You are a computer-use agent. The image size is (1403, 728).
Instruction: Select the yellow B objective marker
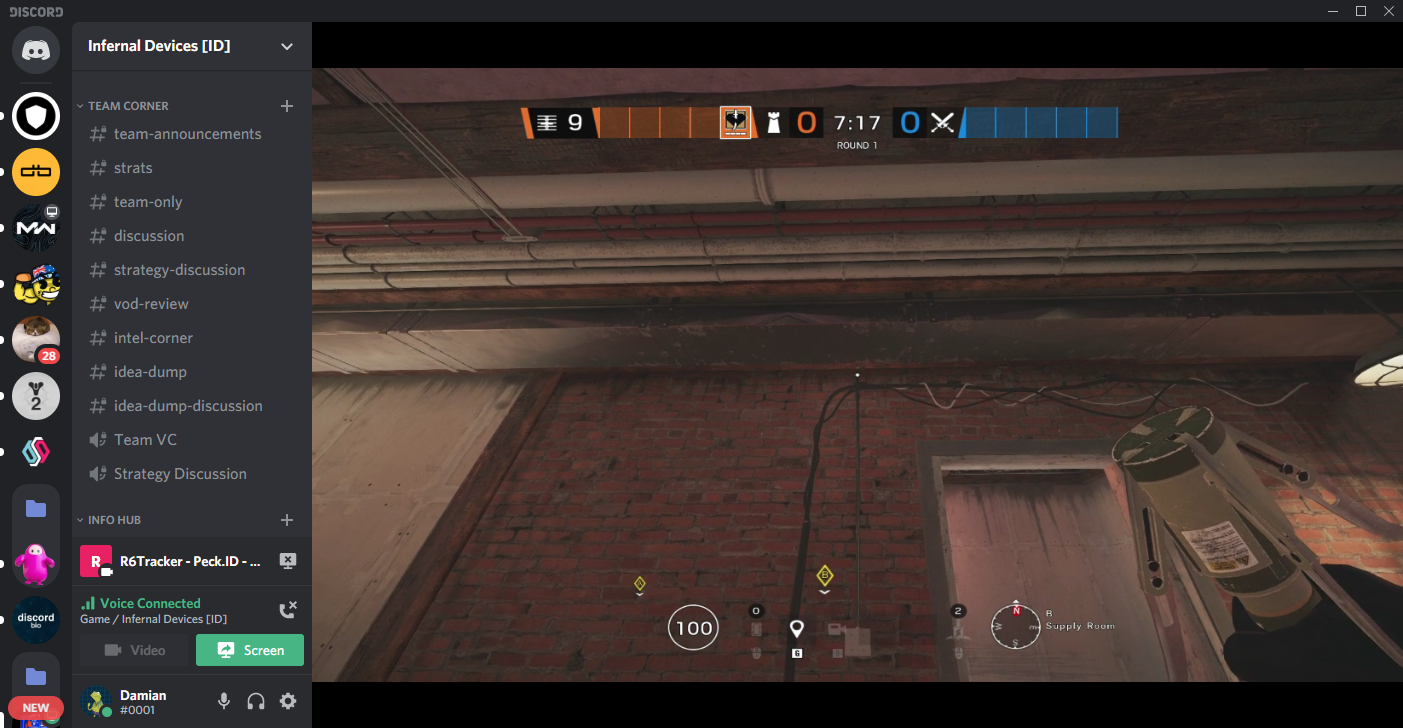click(x=825, y=575)
